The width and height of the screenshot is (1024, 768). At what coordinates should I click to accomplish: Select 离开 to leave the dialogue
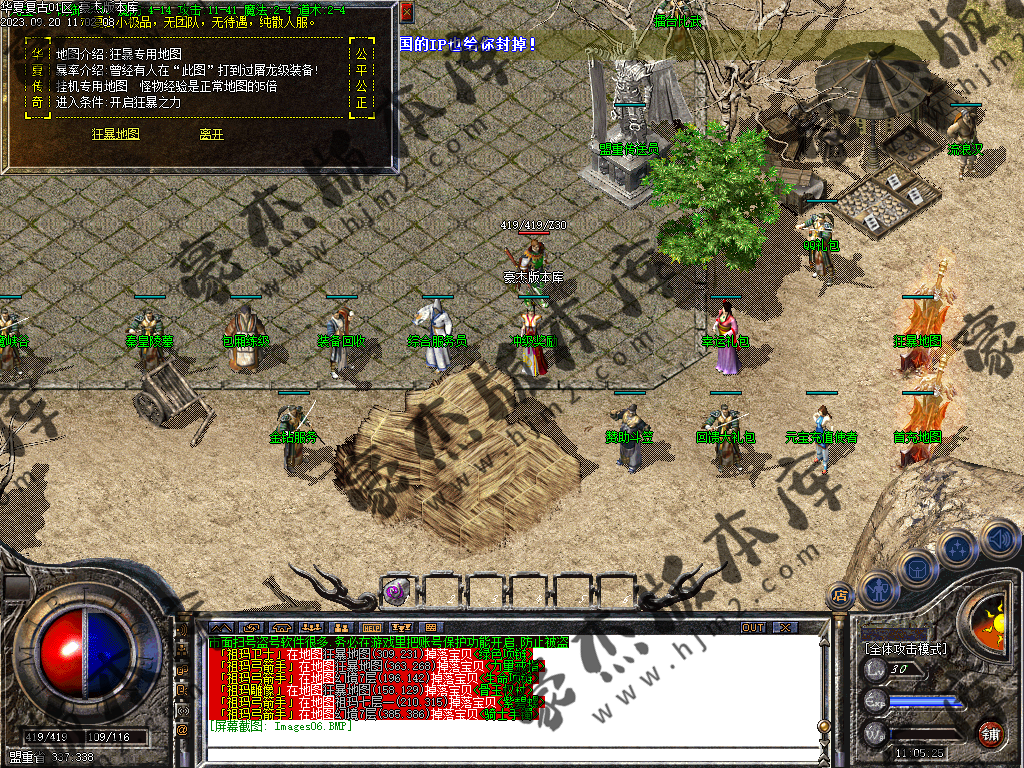pos(211,134)
